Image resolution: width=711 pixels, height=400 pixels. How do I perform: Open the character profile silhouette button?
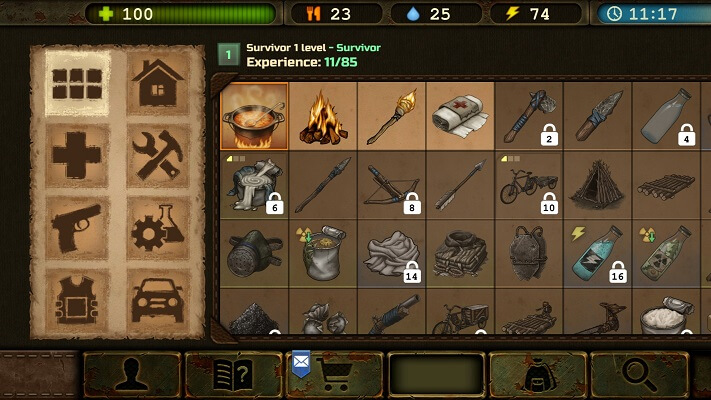coord(132,375)
